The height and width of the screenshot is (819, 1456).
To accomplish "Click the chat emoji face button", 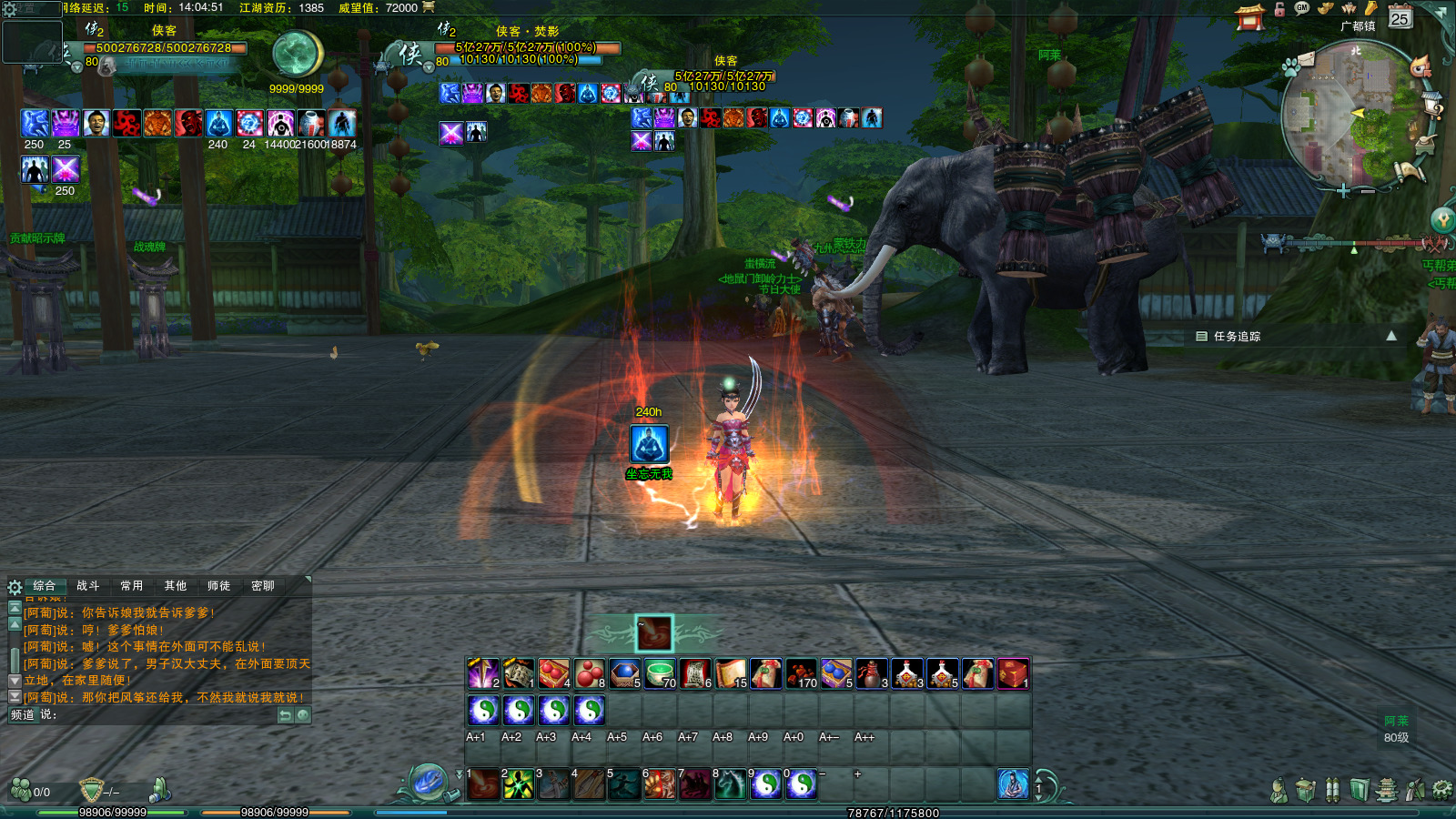I will pyautogui.click(x=303, y=715).
